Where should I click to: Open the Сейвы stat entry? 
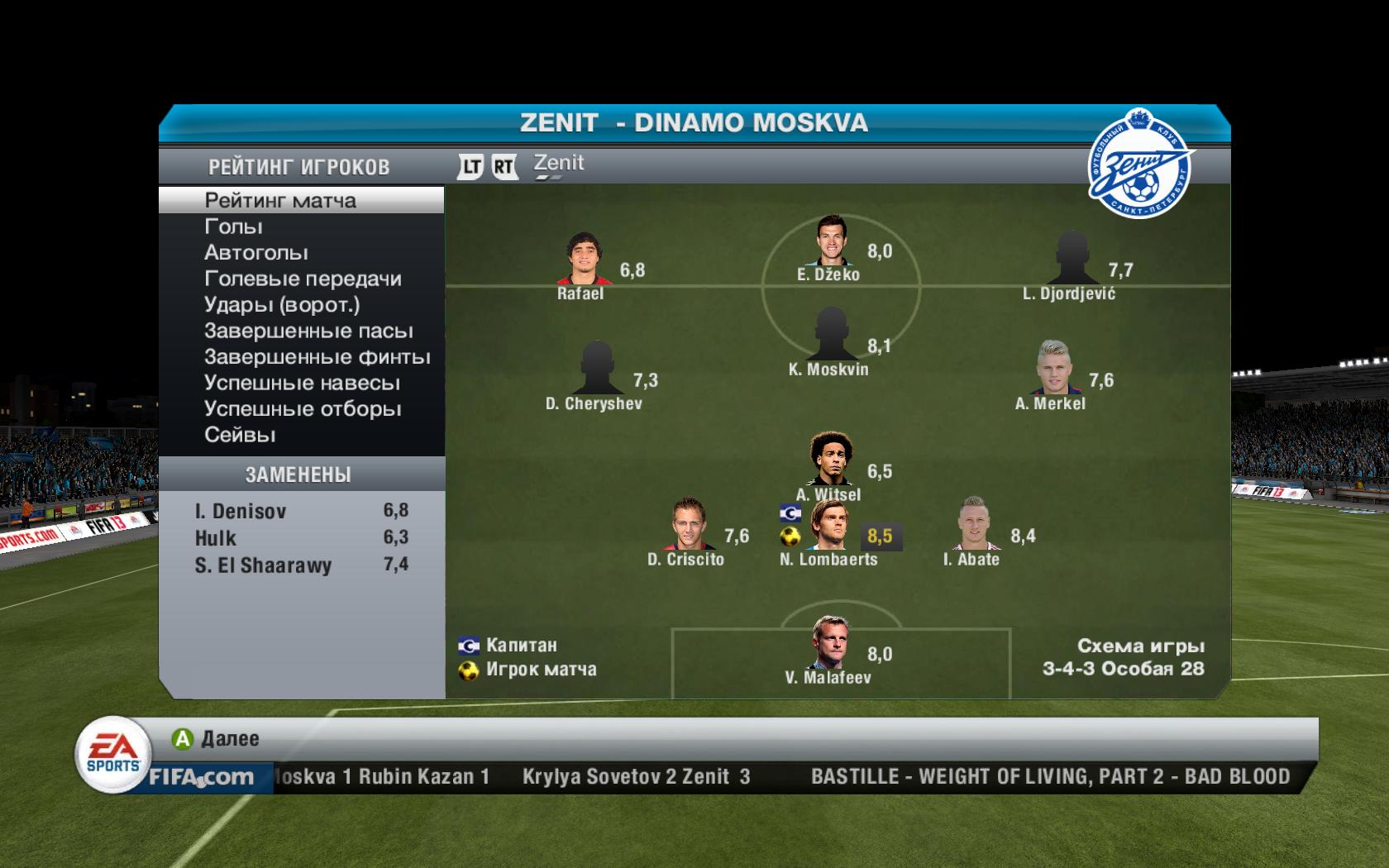(240, 435)
